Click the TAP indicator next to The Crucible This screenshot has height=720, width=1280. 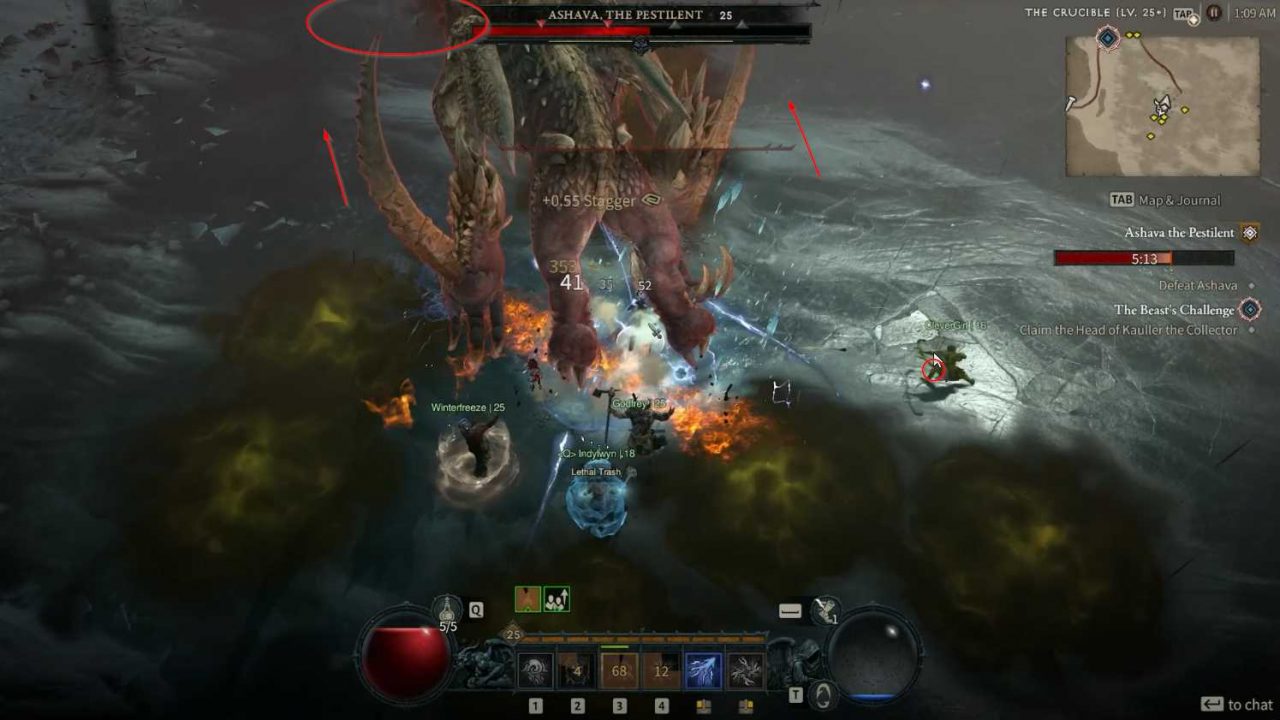coord(1181,13)
